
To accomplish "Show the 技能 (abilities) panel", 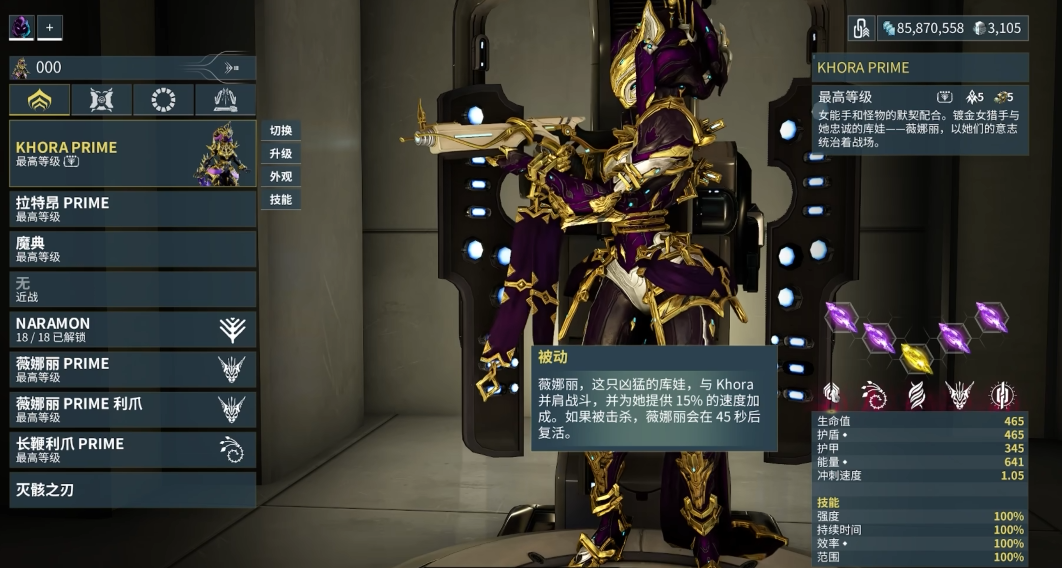I will [x=281, y=200].
